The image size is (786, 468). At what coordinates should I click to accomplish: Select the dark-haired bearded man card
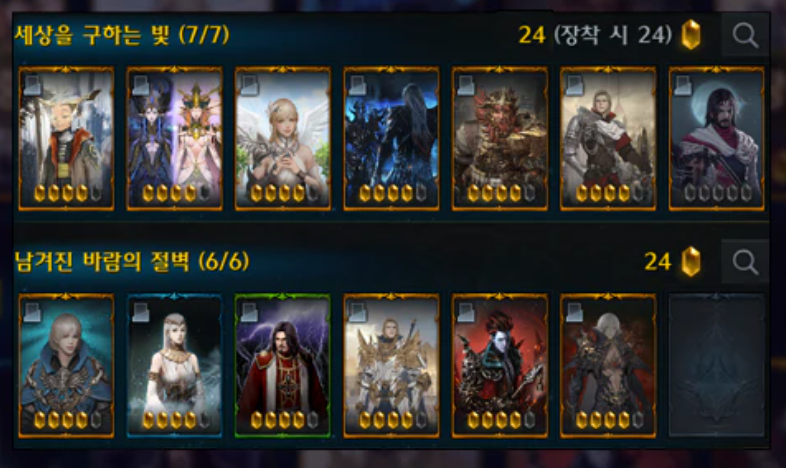[x=715, y=138]
